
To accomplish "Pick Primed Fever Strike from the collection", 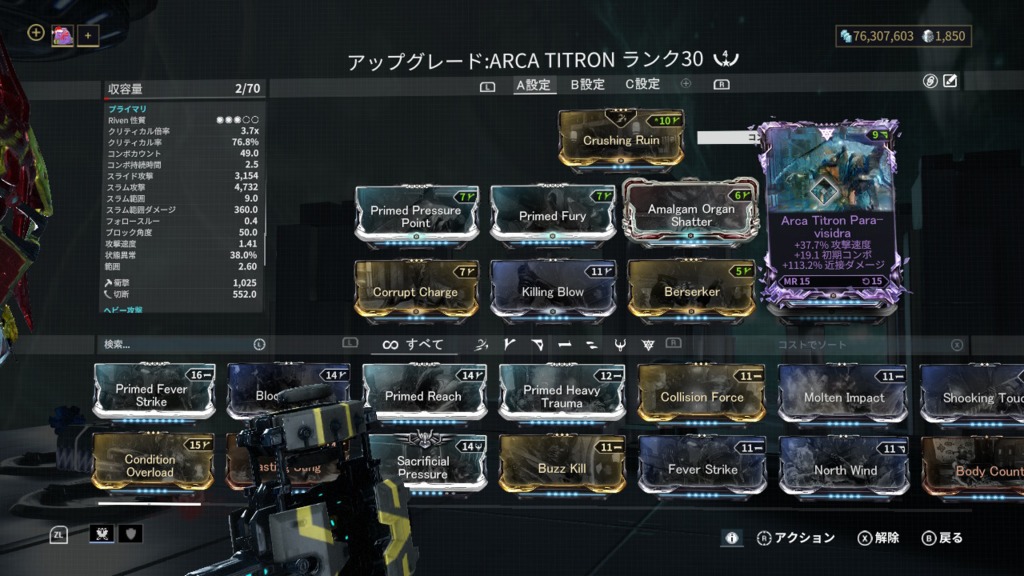I will pos(154,393).
